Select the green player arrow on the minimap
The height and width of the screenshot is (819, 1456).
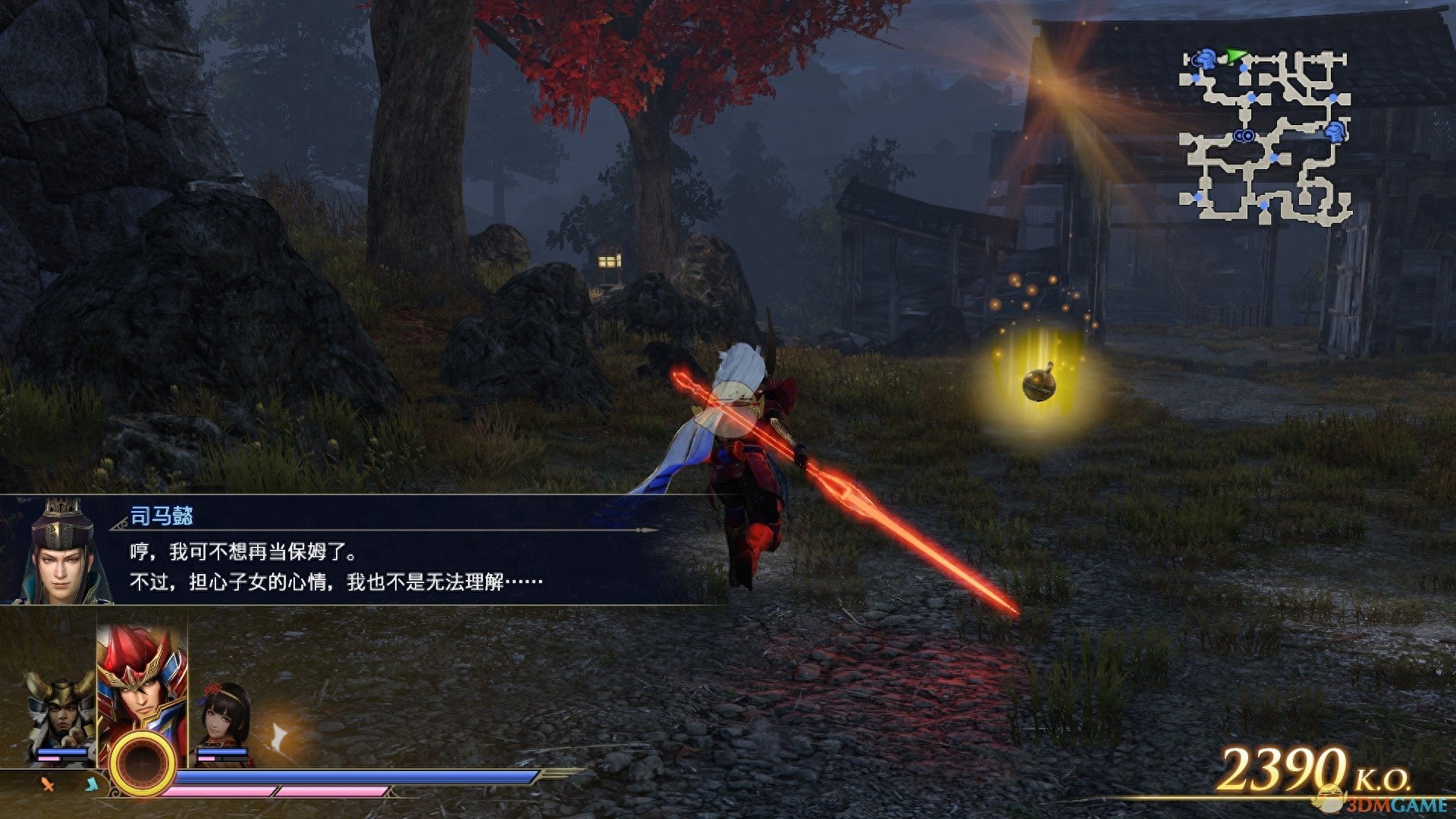[1236, 55]
